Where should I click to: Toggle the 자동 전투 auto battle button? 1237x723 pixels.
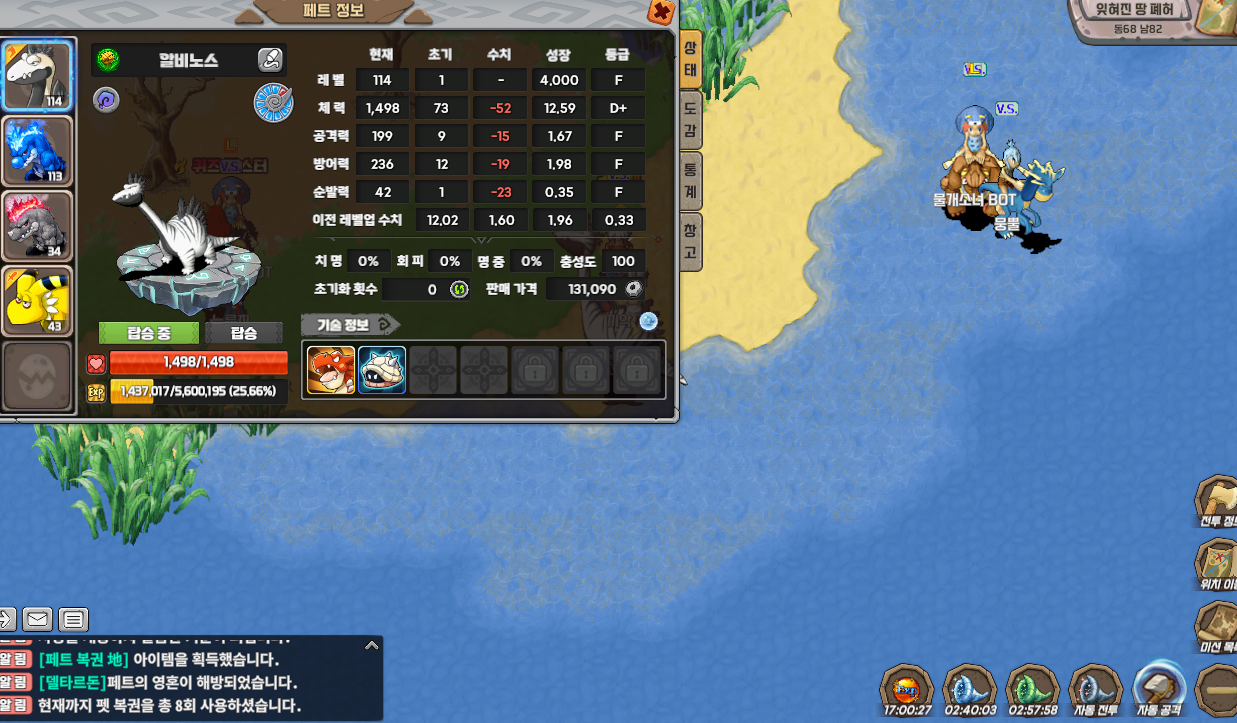[x=1095, y=690]
